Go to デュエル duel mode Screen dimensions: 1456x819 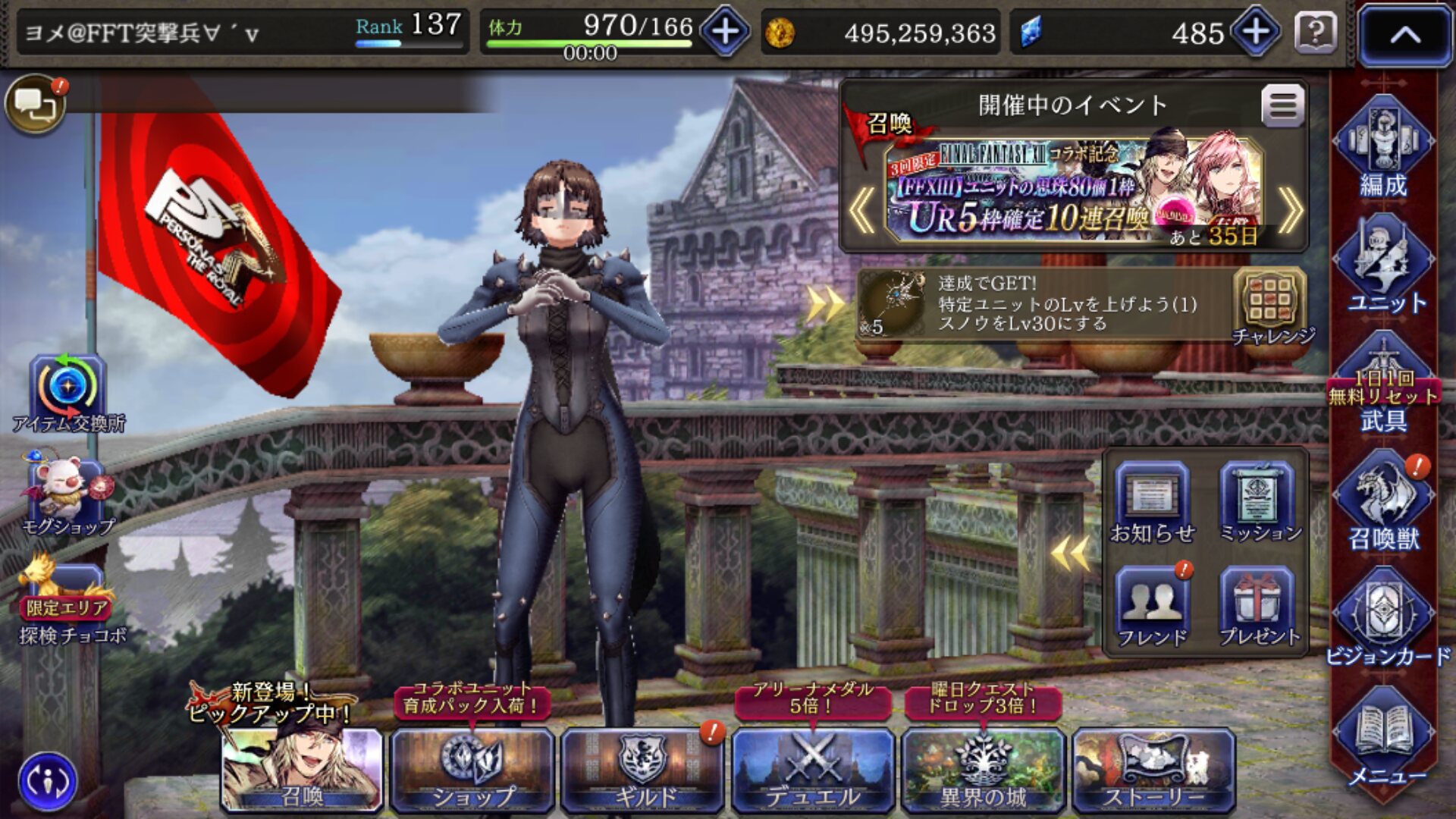[812, 770]
